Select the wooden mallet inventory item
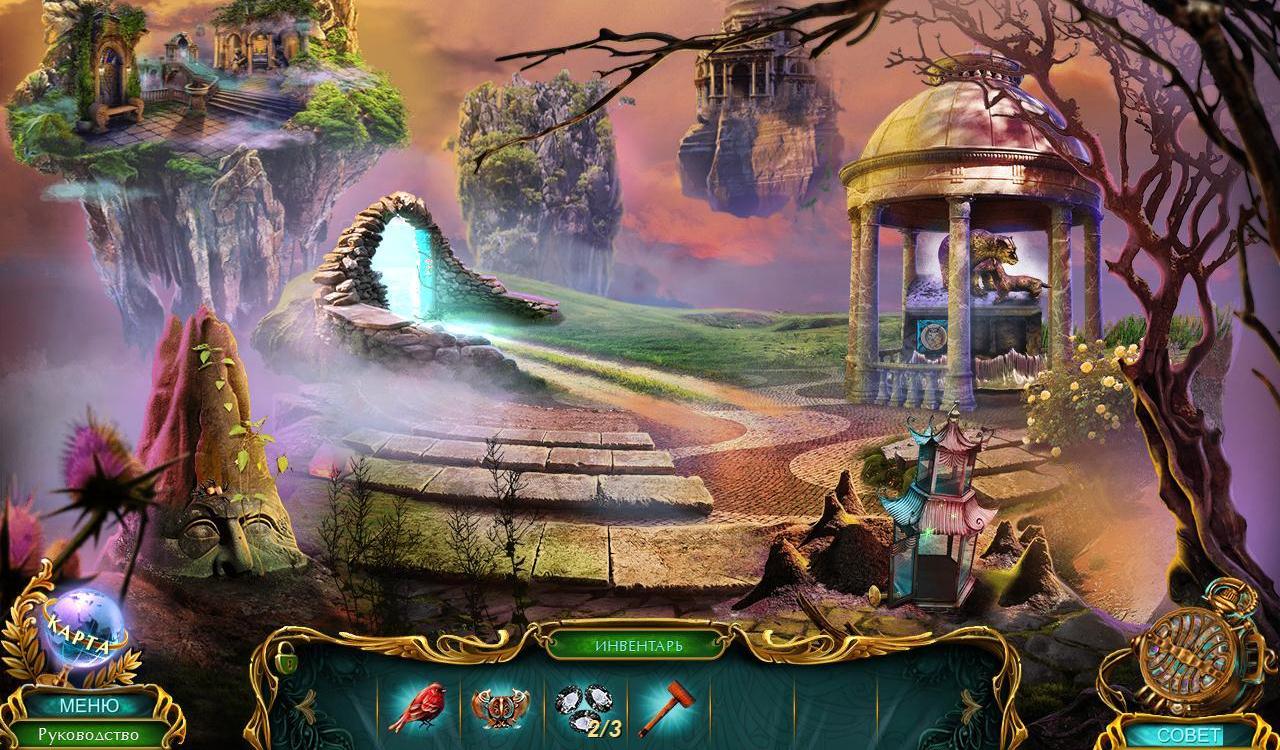The image size is (1280, 750). pyautogui.click(x=662, y=707)
